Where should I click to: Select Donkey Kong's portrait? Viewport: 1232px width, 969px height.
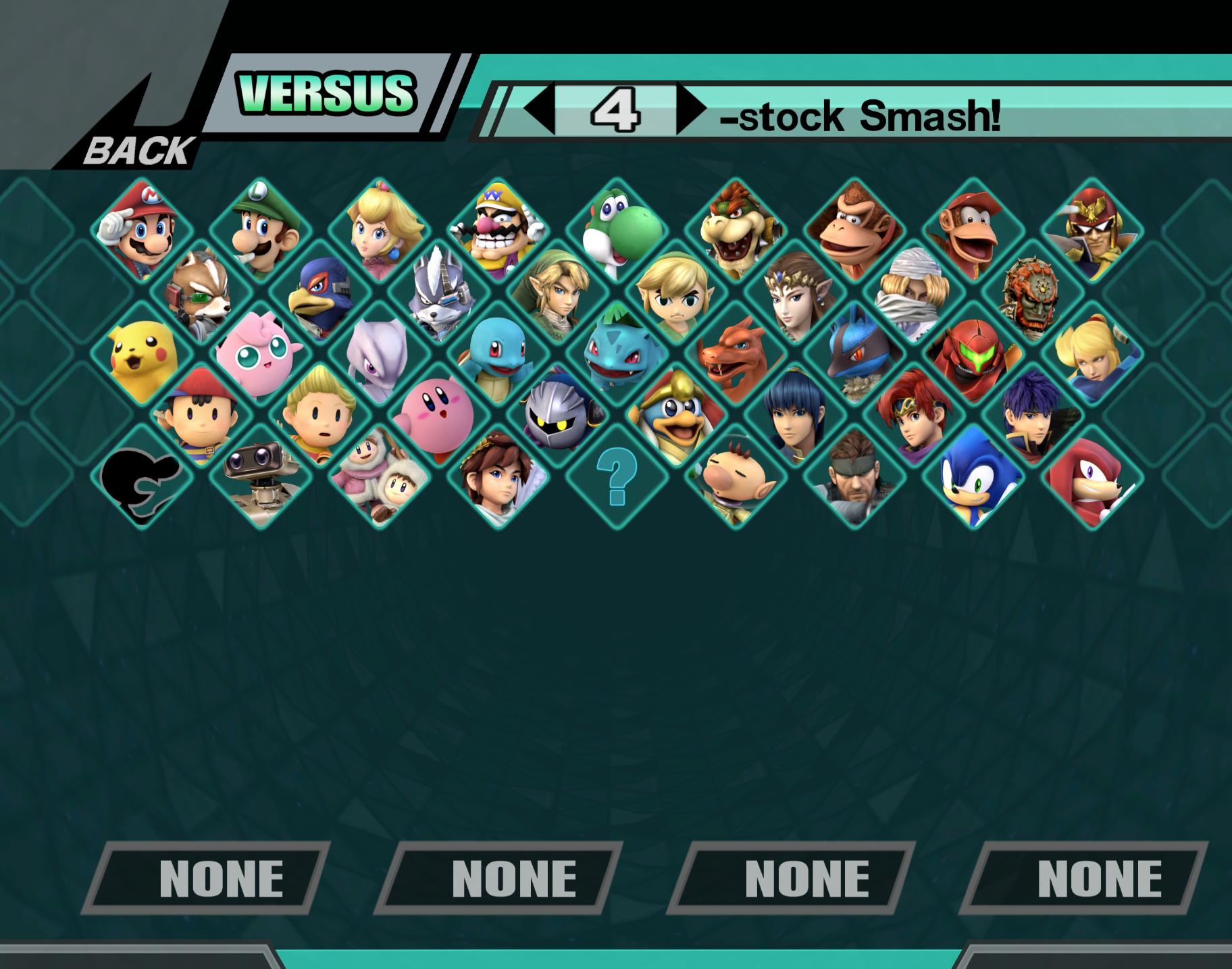[854, 229]
